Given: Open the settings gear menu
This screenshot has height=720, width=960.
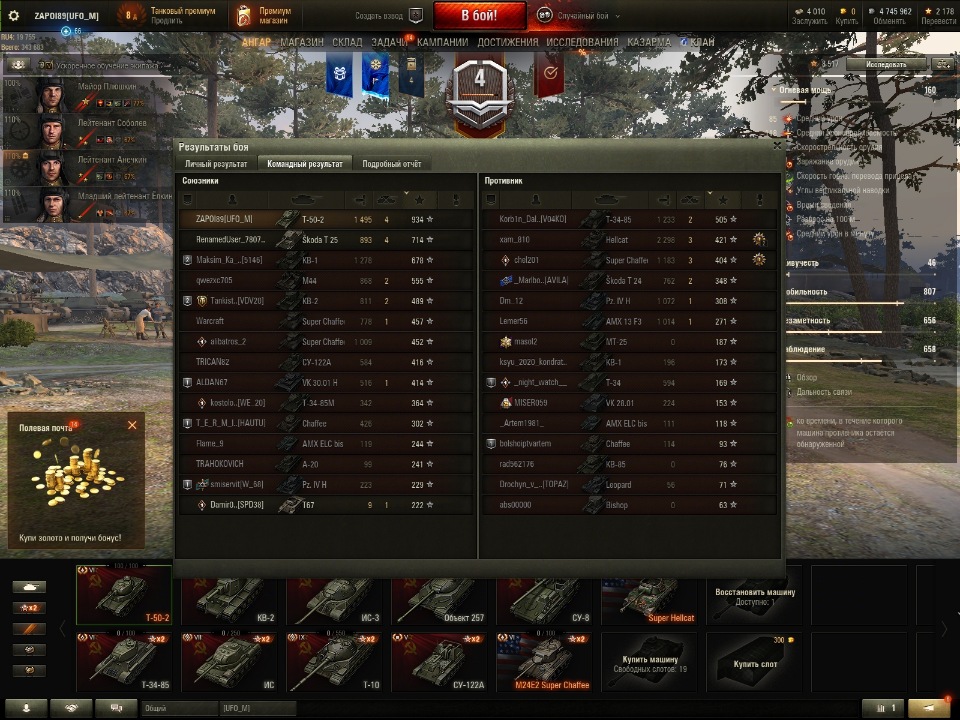Looking at the screenshot, I should [x=14, y=15].
